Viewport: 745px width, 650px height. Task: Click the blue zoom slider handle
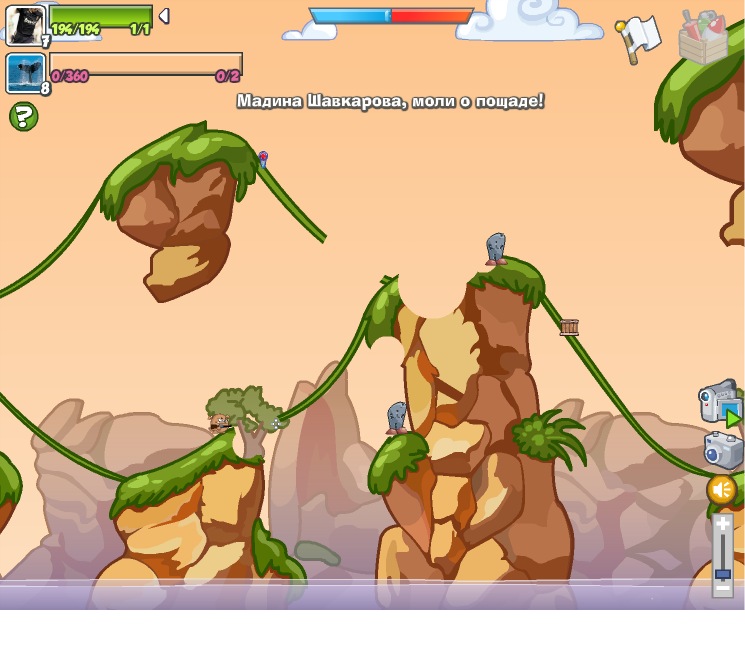(x=722, y=574)
